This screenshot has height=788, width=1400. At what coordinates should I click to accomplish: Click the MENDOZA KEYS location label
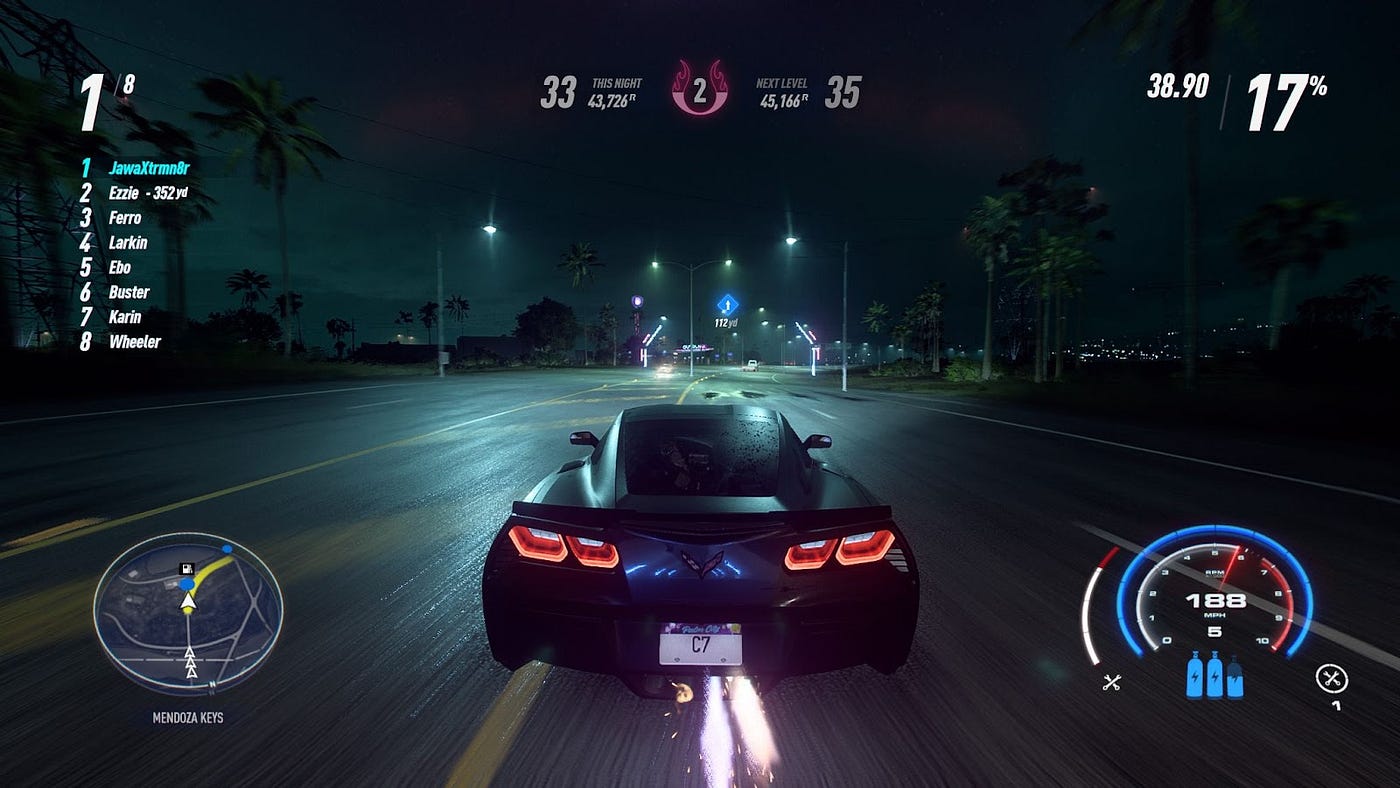(x=188, y=717)
